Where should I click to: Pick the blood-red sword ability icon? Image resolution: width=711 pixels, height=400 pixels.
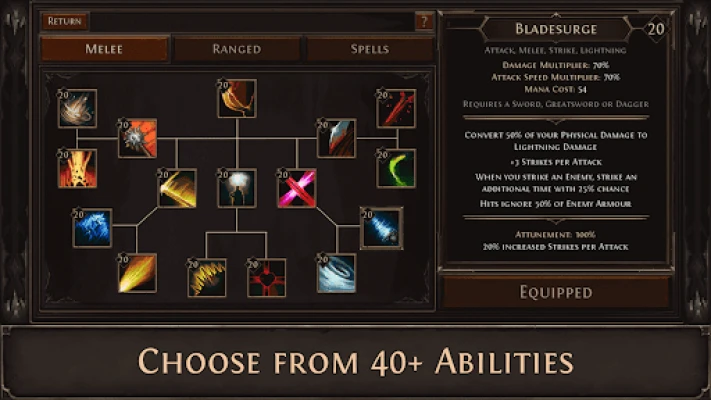point(396,108)
